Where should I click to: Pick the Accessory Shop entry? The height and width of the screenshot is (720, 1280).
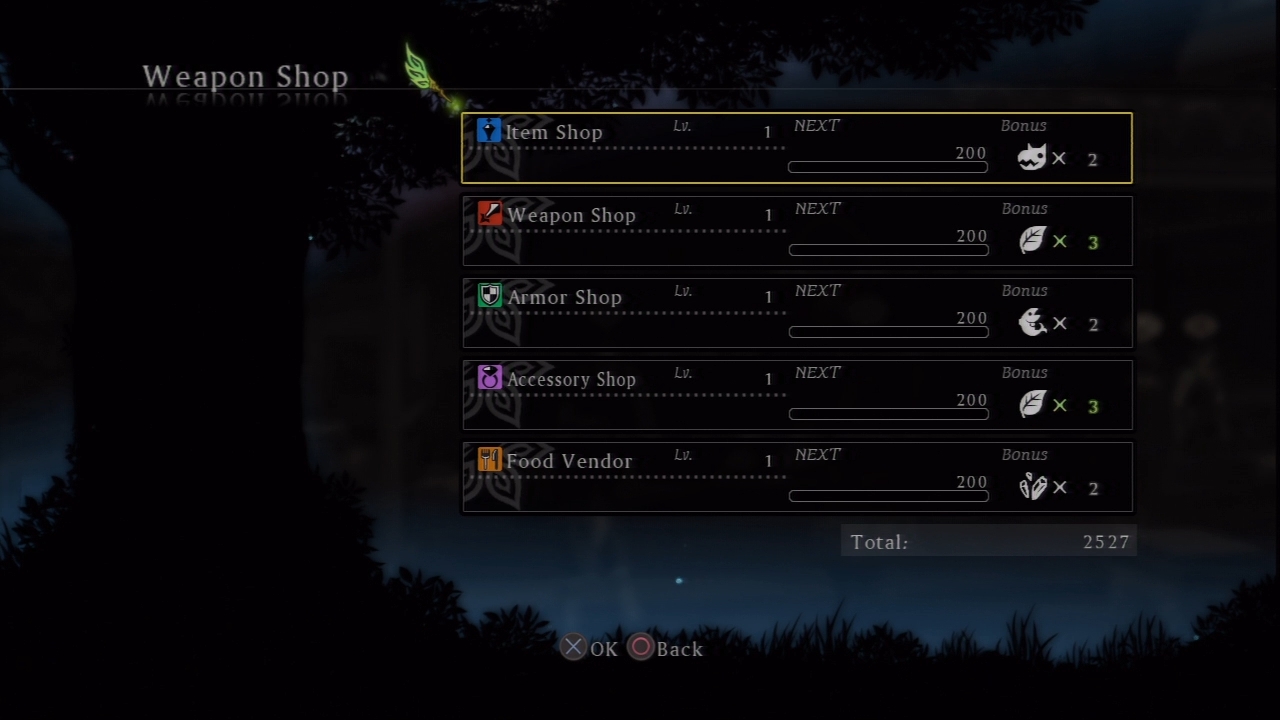coord(796,395)
